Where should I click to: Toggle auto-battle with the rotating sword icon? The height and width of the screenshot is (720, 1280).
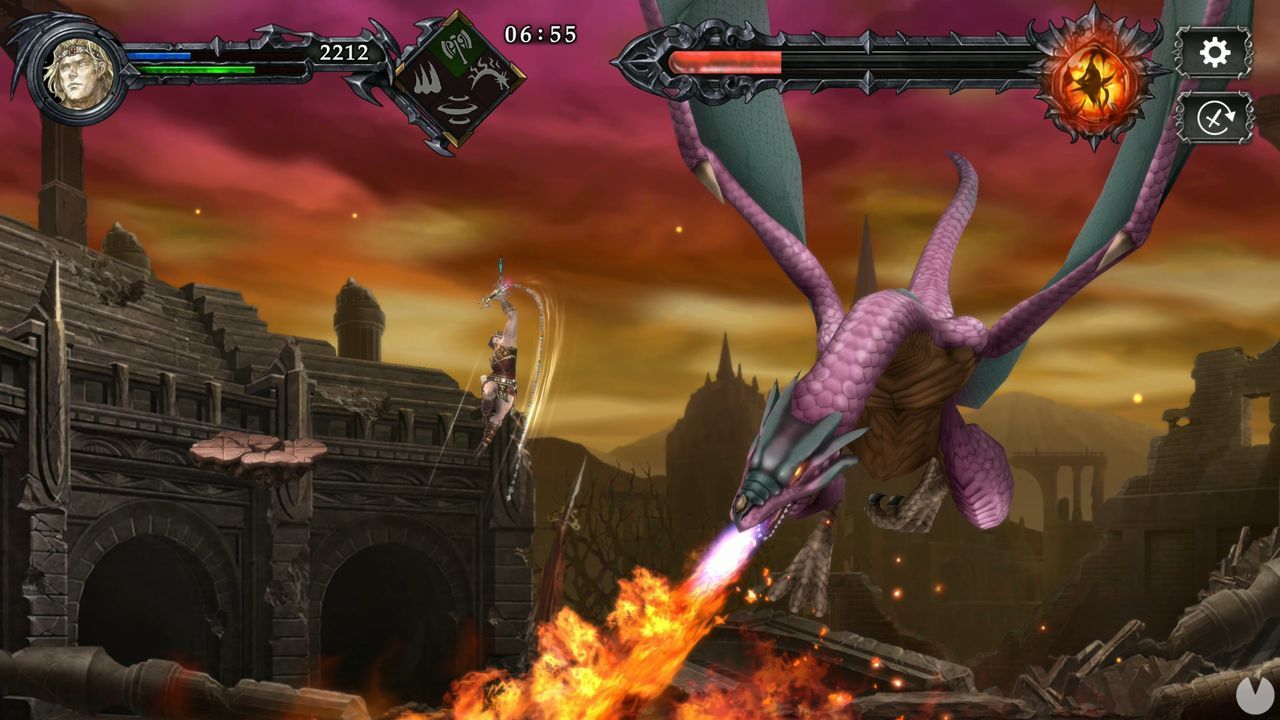(1218, 115)
